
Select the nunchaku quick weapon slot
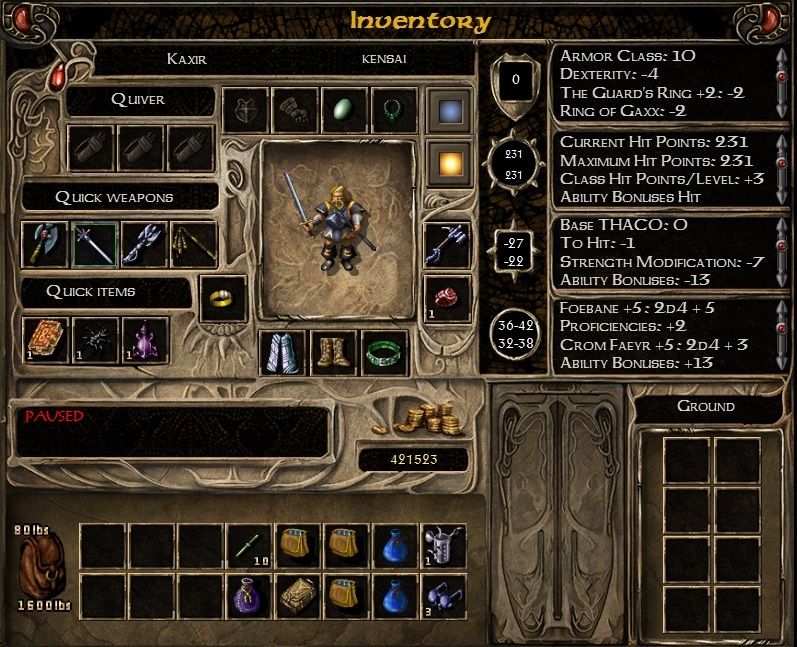point(192,245)
